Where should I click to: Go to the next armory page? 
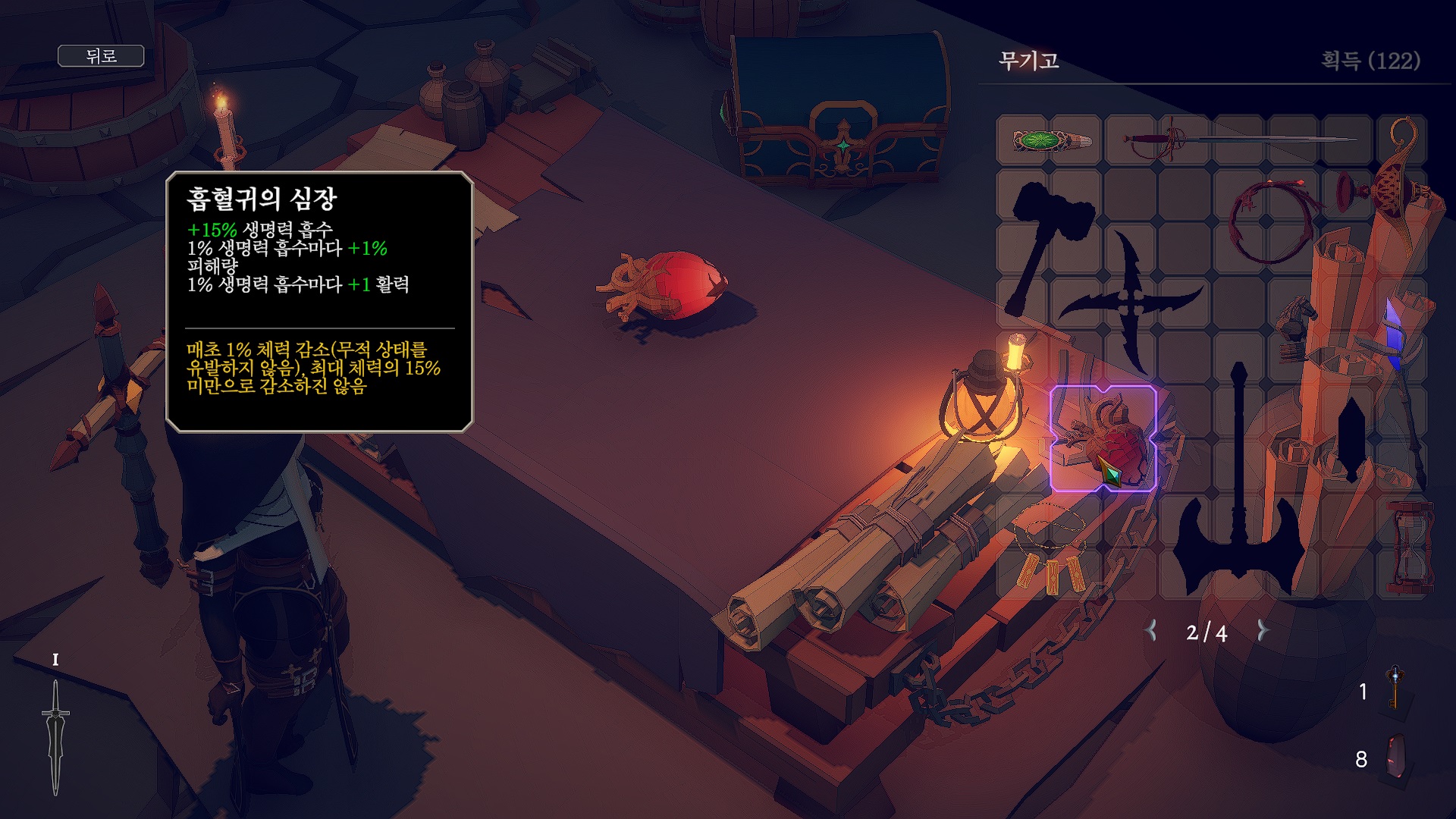[x=1263, y=631]
